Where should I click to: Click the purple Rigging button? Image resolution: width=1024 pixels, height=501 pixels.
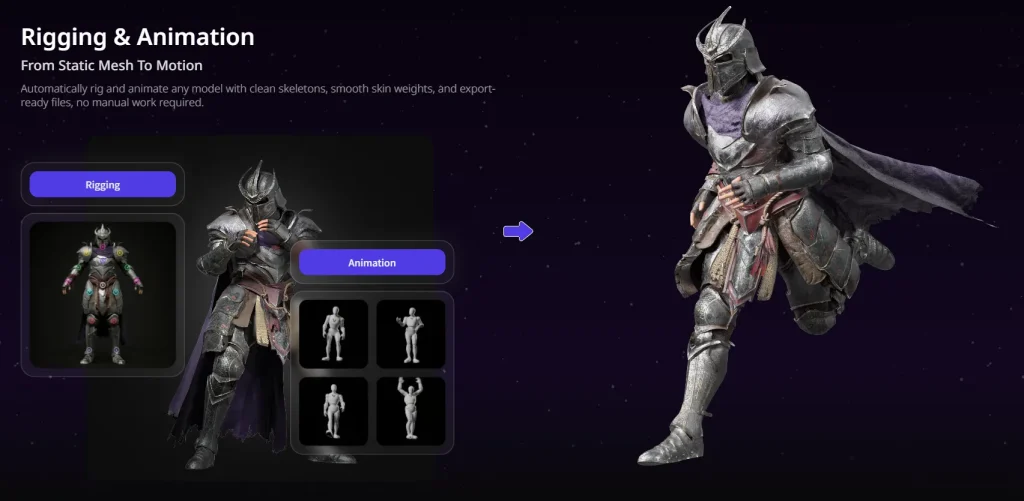[102, 185]
